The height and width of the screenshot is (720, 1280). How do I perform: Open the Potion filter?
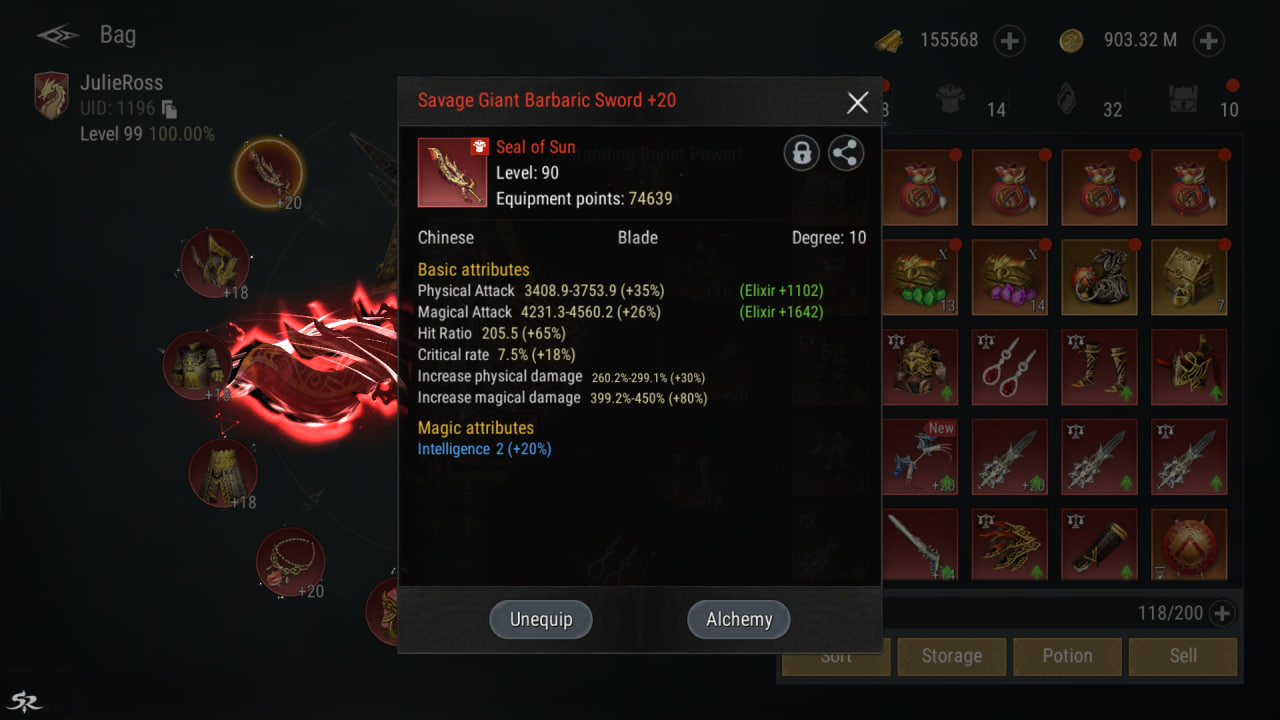point(1067,656)
